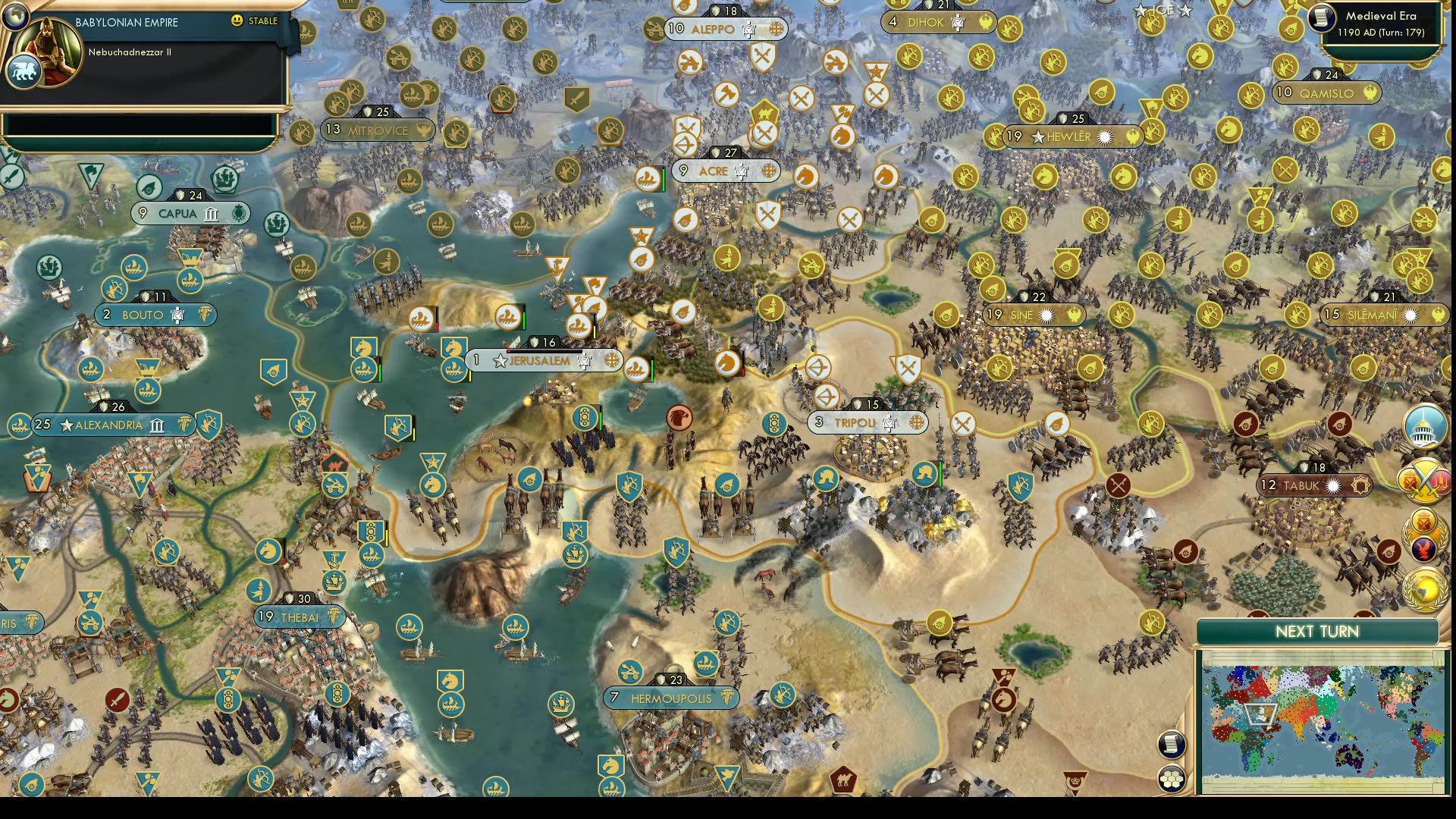Open the capitol dome victory progress icon
The image size is (1456, 819).
click(1423, 427)
